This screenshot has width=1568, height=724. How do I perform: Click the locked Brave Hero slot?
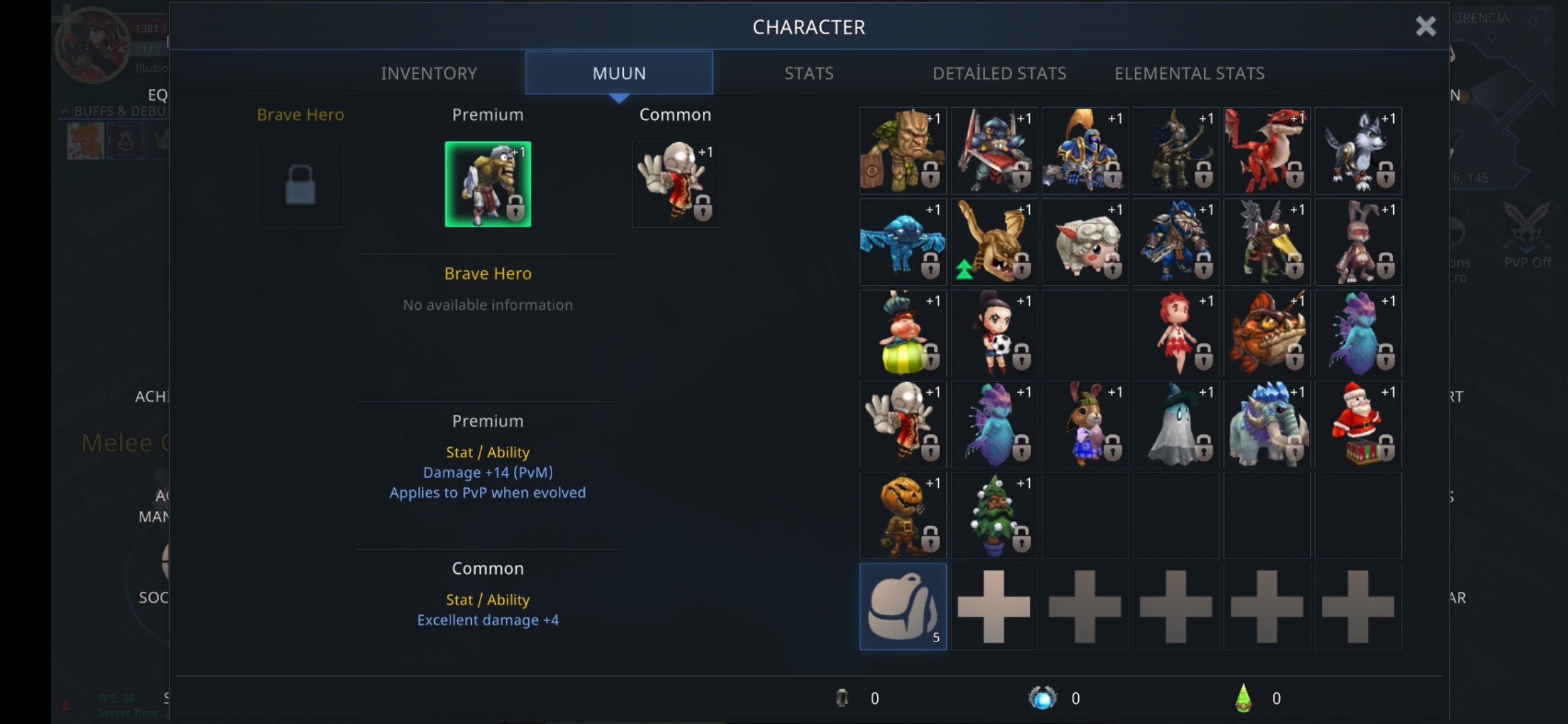pyautogui.click(x=300, y=184)
